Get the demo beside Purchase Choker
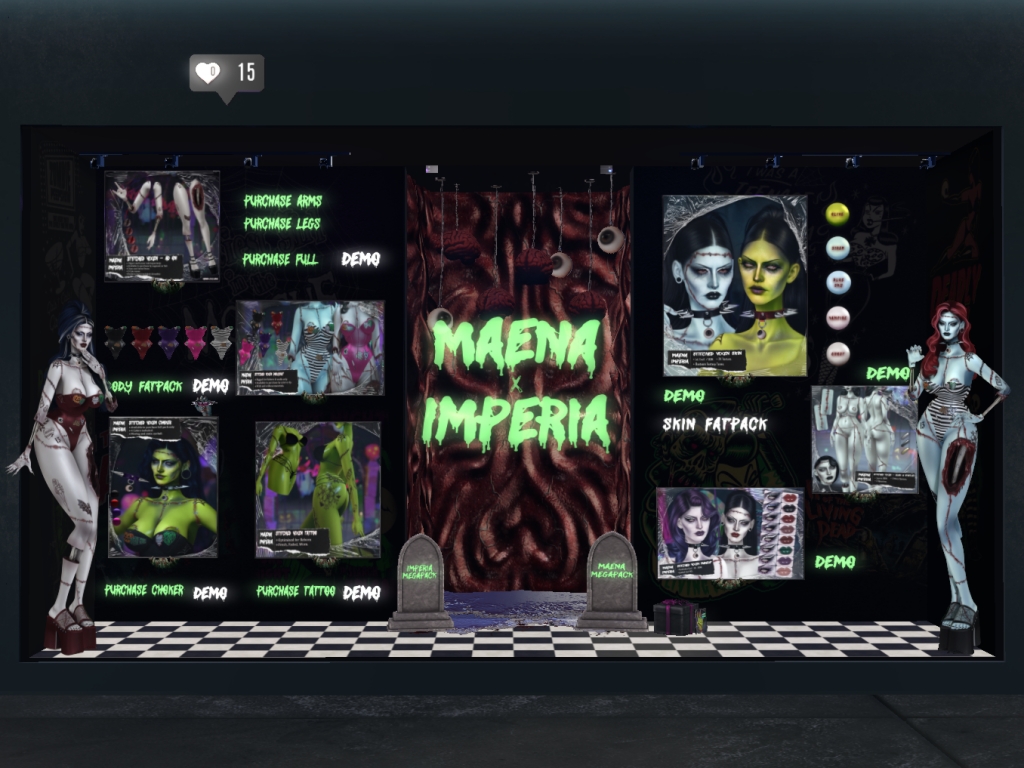The height and width of the screenshot is (768, 1024). [210, 593]
